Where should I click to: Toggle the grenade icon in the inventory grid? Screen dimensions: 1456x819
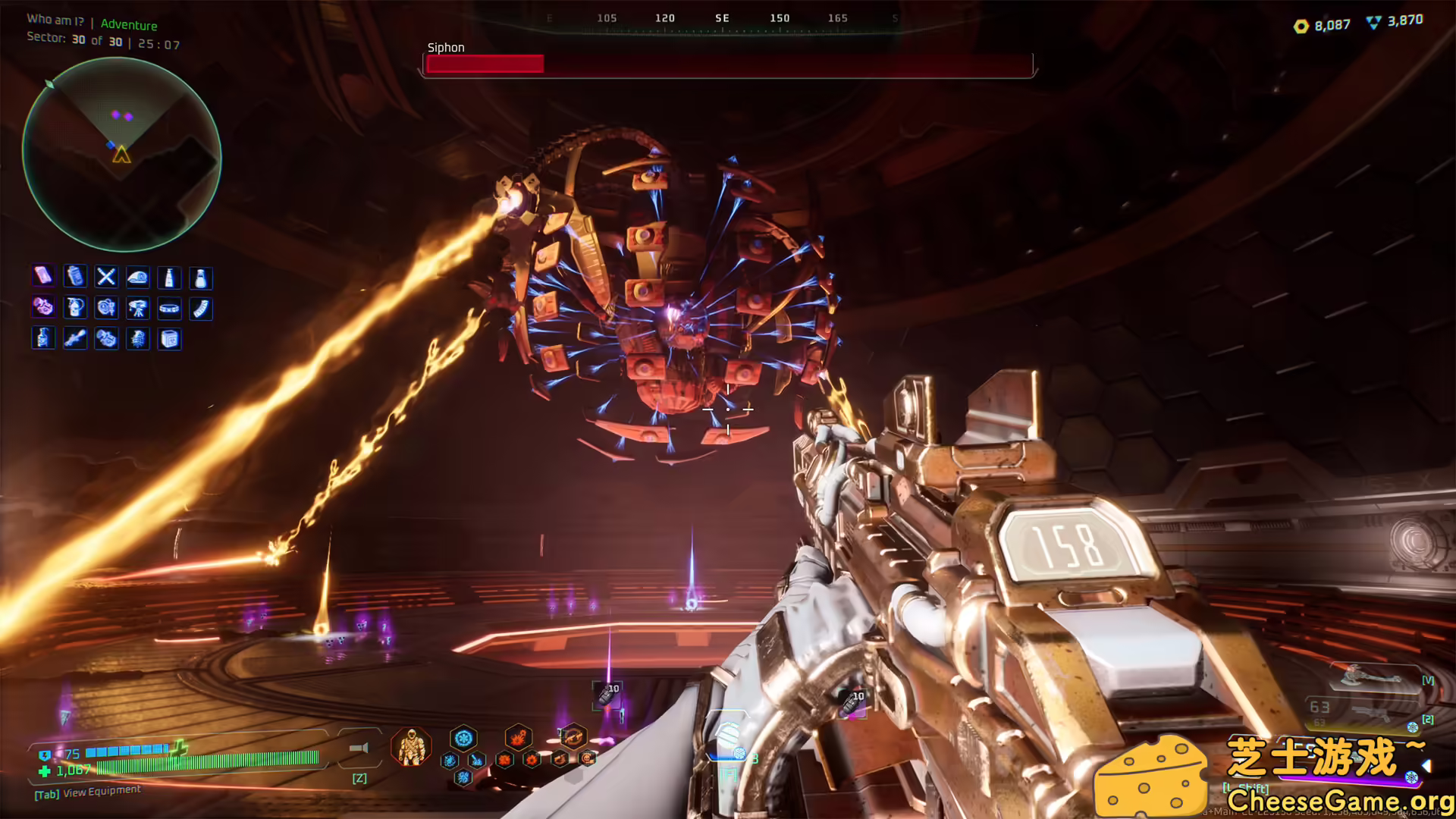138,339
